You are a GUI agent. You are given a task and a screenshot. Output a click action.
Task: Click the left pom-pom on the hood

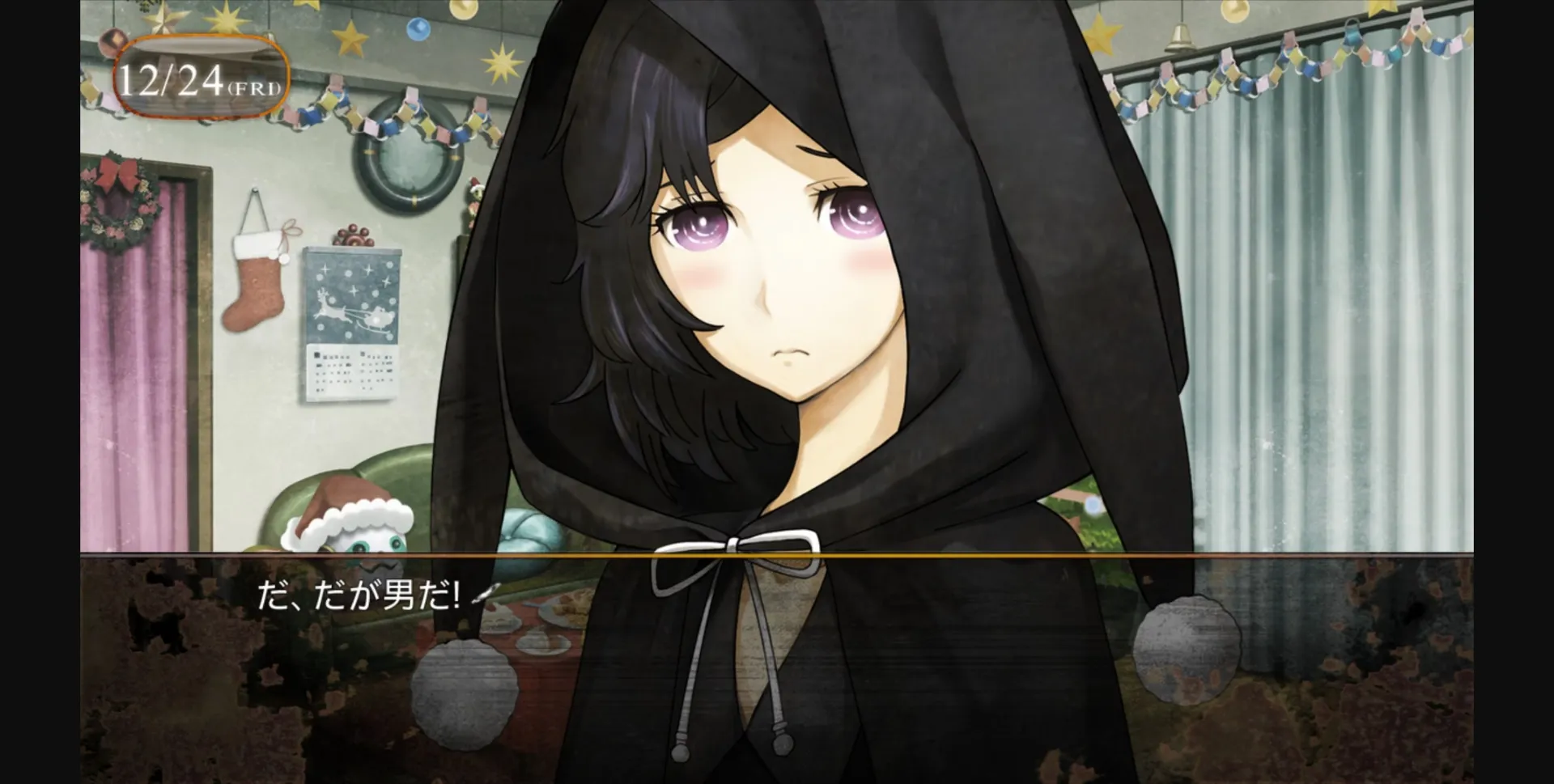pos(464,692)
